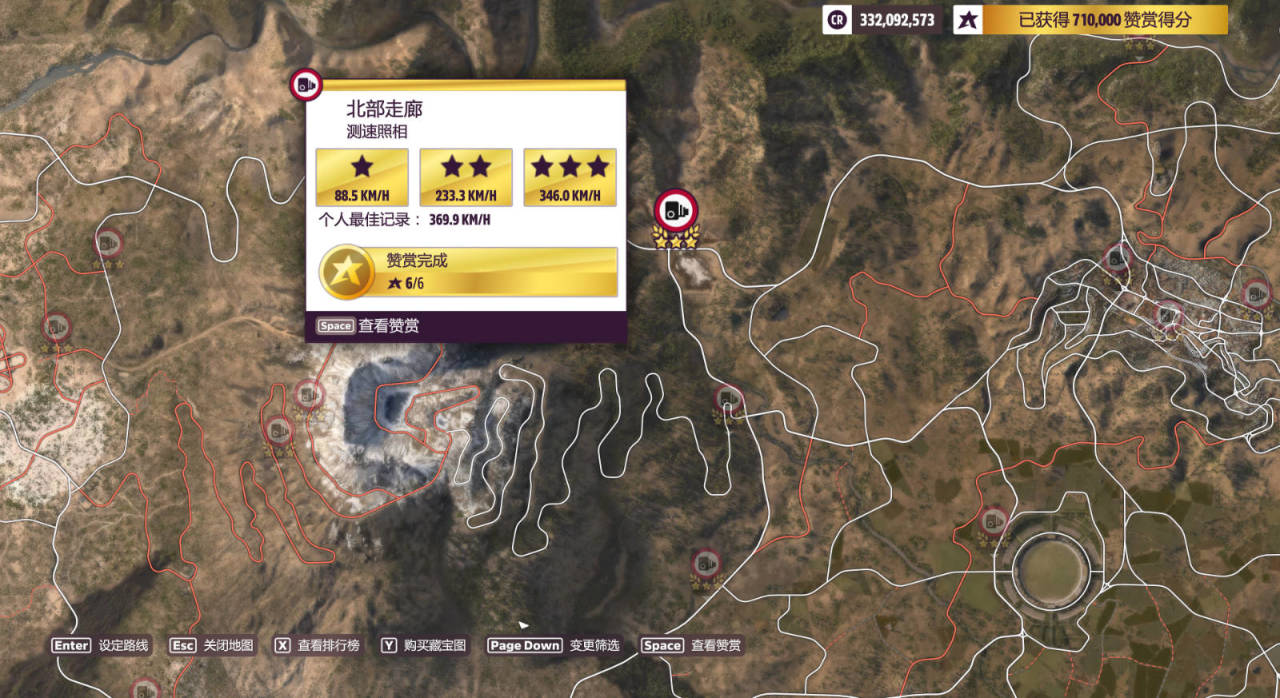
Task: Click the accolade points banner with star badge
Action: pyautogui.click(x=1090, y=20)
